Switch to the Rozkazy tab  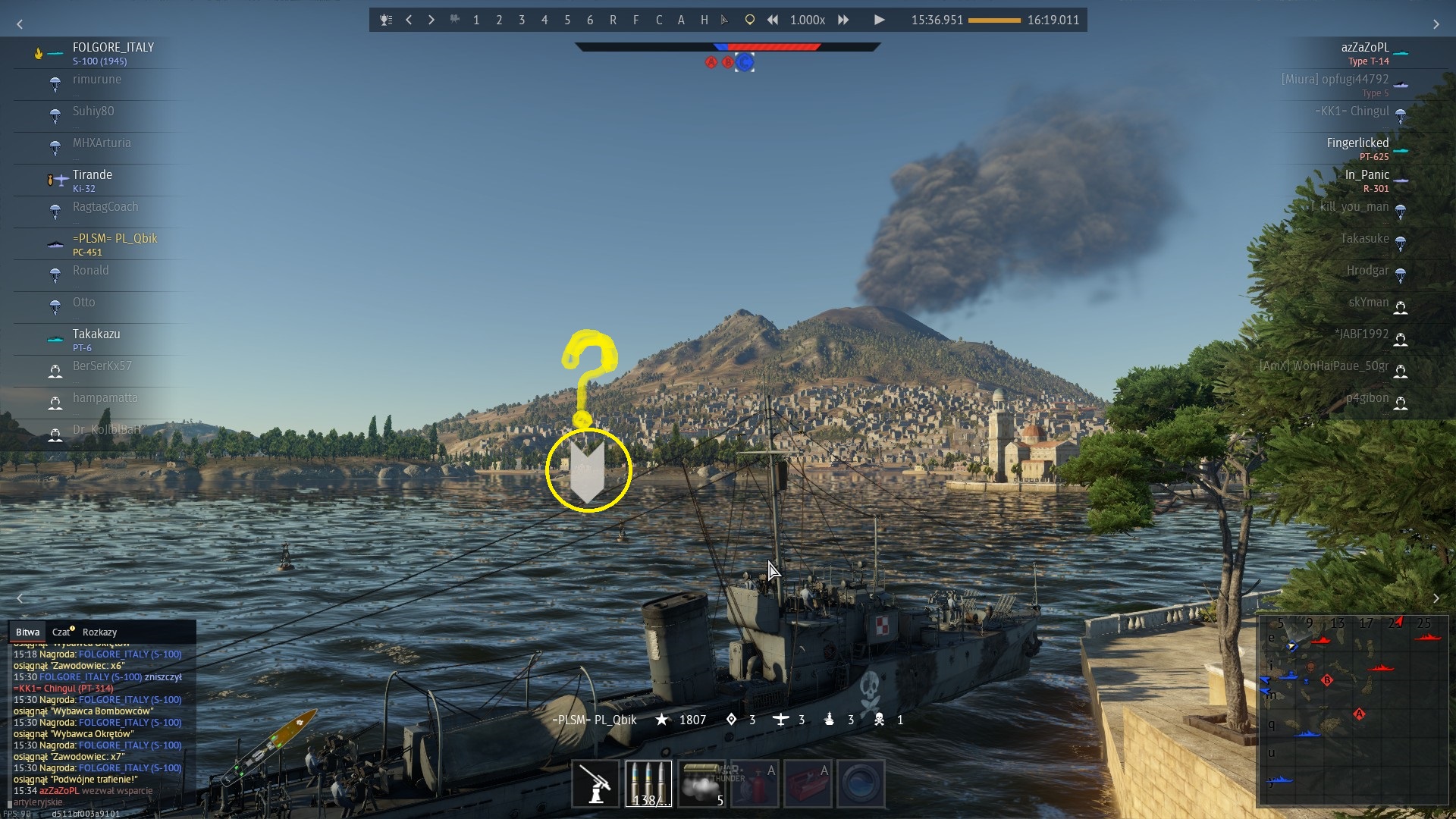coord(99,632)
